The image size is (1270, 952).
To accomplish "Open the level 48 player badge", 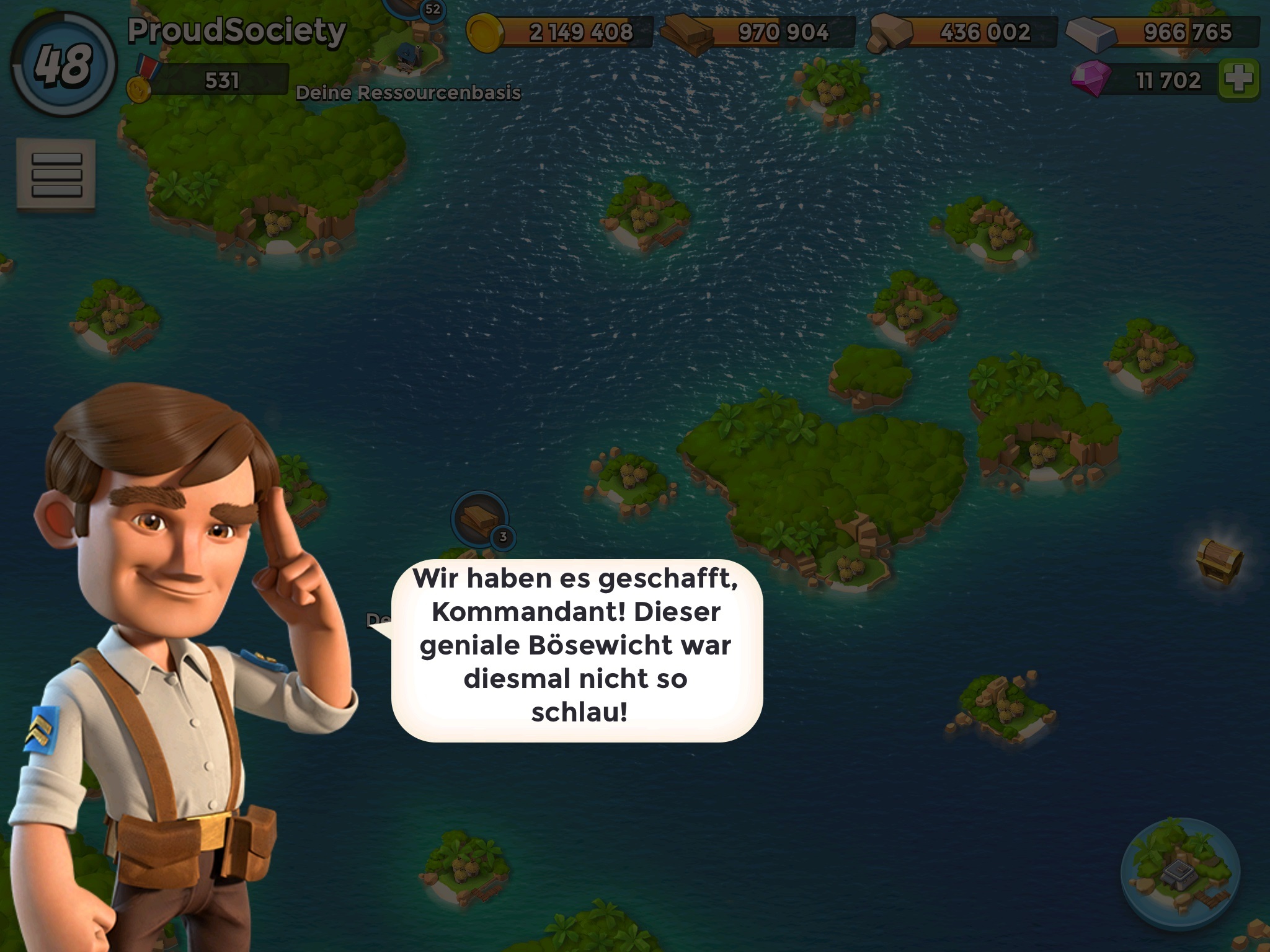I will click(x=63, y=65).
